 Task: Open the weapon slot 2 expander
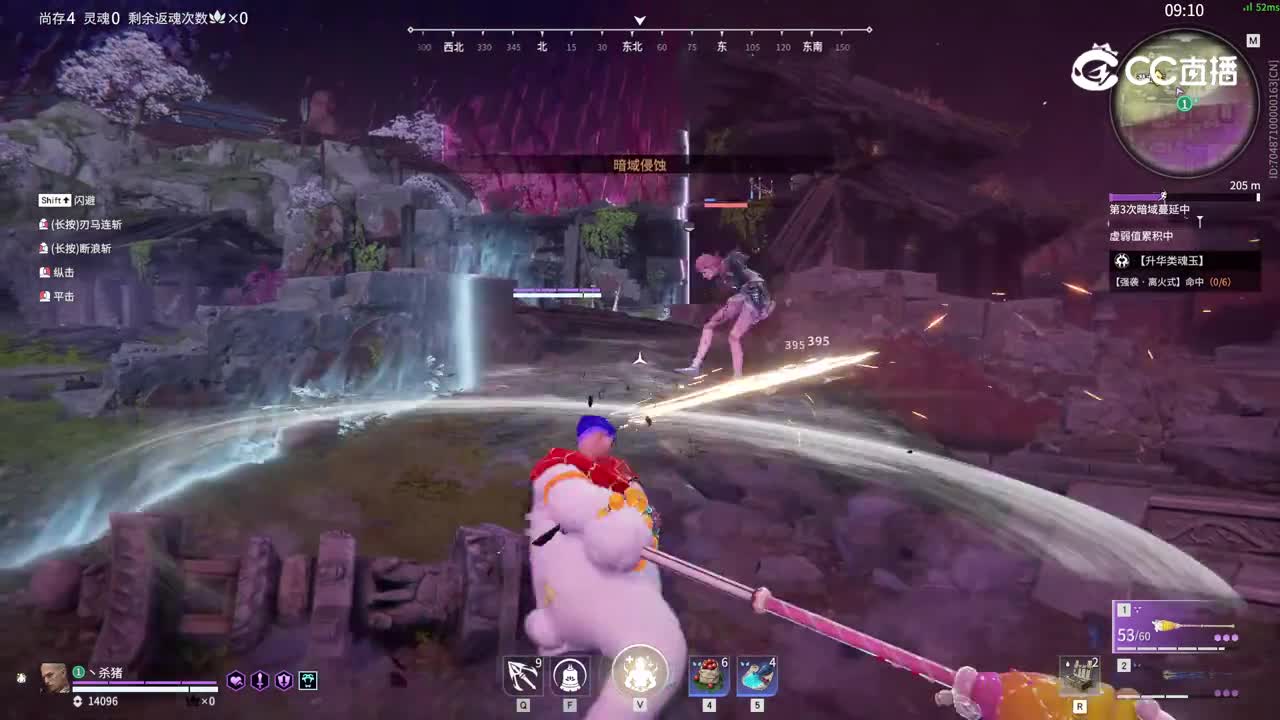(x=1122, y=664)
